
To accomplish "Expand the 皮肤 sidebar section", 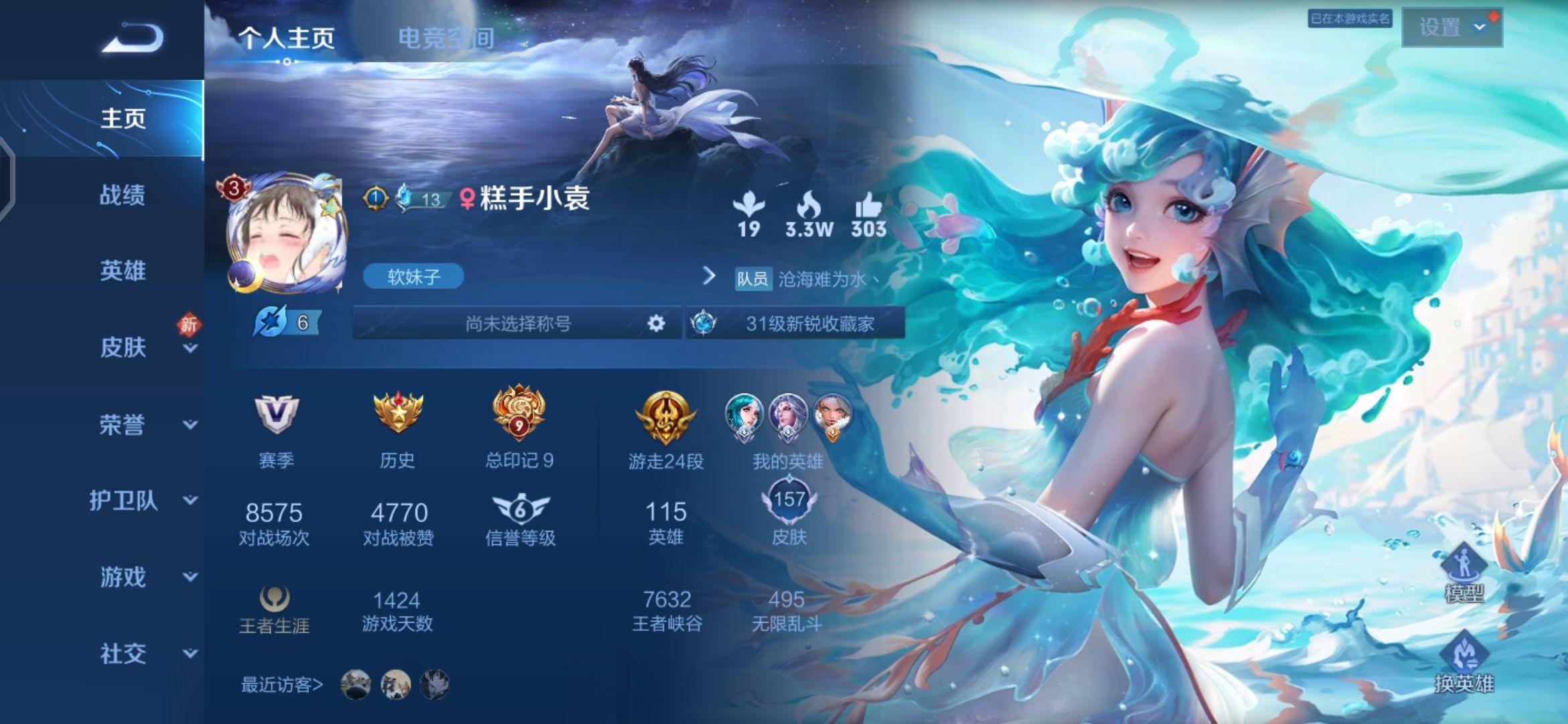I will tap(122, 347).
